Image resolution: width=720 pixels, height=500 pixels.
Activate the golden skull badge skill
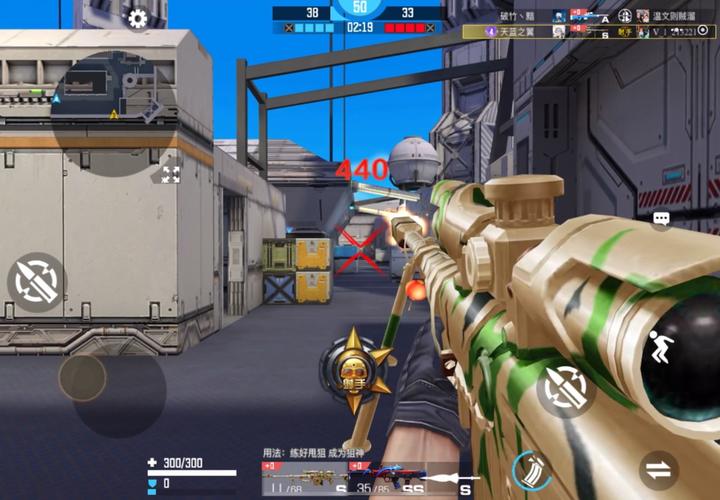coord(353,369)
